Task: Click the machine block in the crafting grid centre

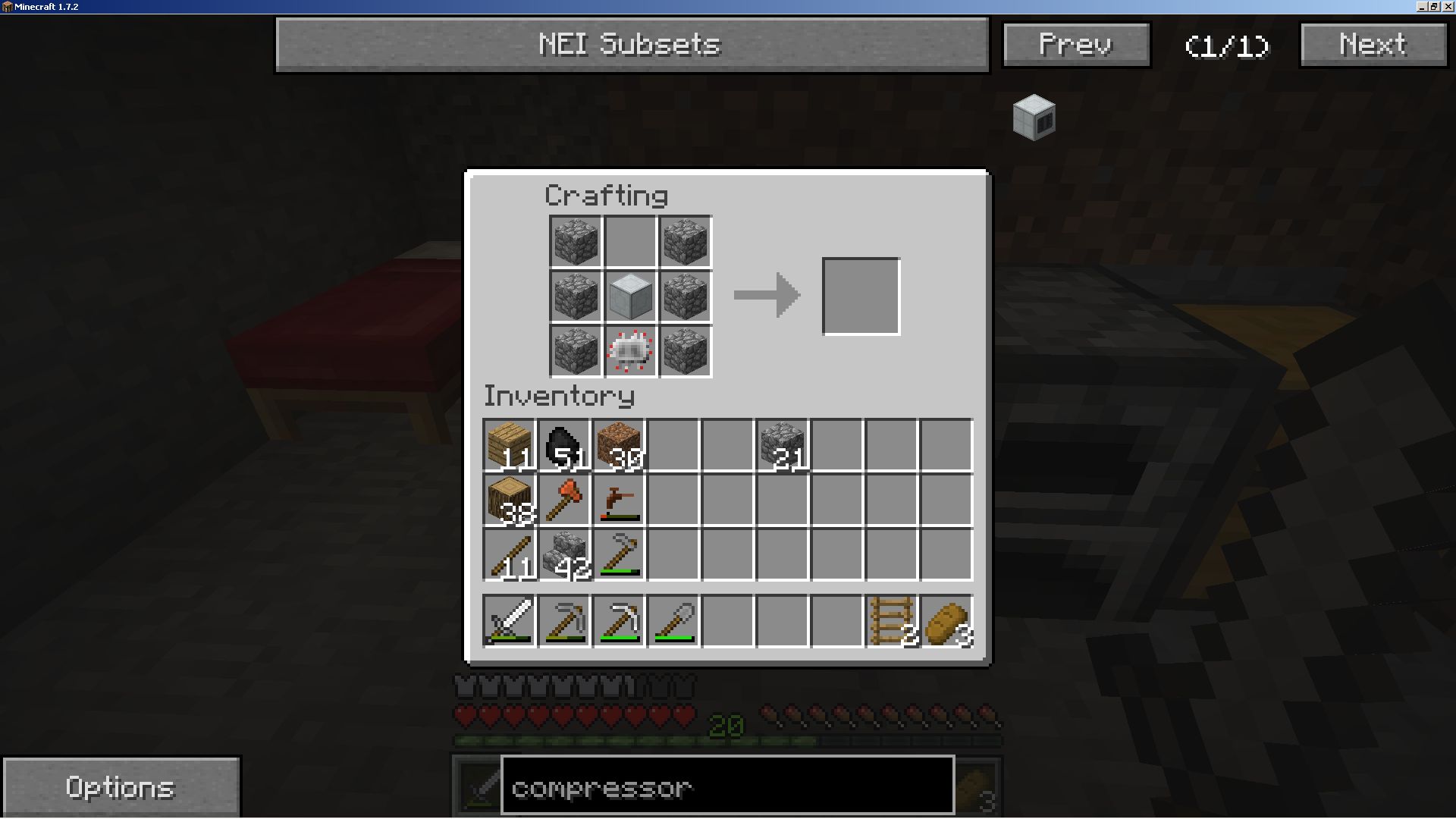Action: pyautogui.click(x=630, y=297)
